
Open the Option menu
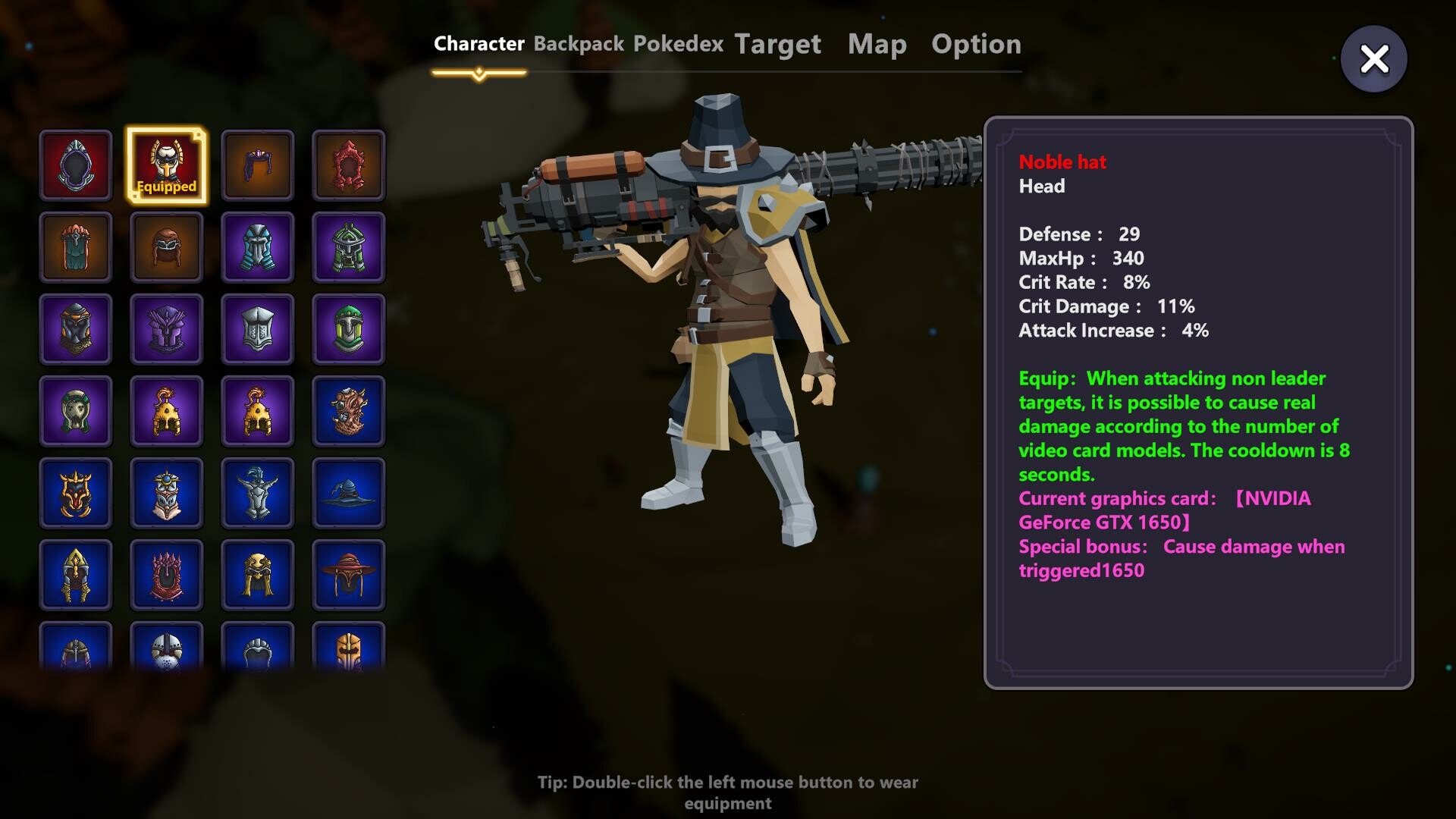(x=977, y=44)
